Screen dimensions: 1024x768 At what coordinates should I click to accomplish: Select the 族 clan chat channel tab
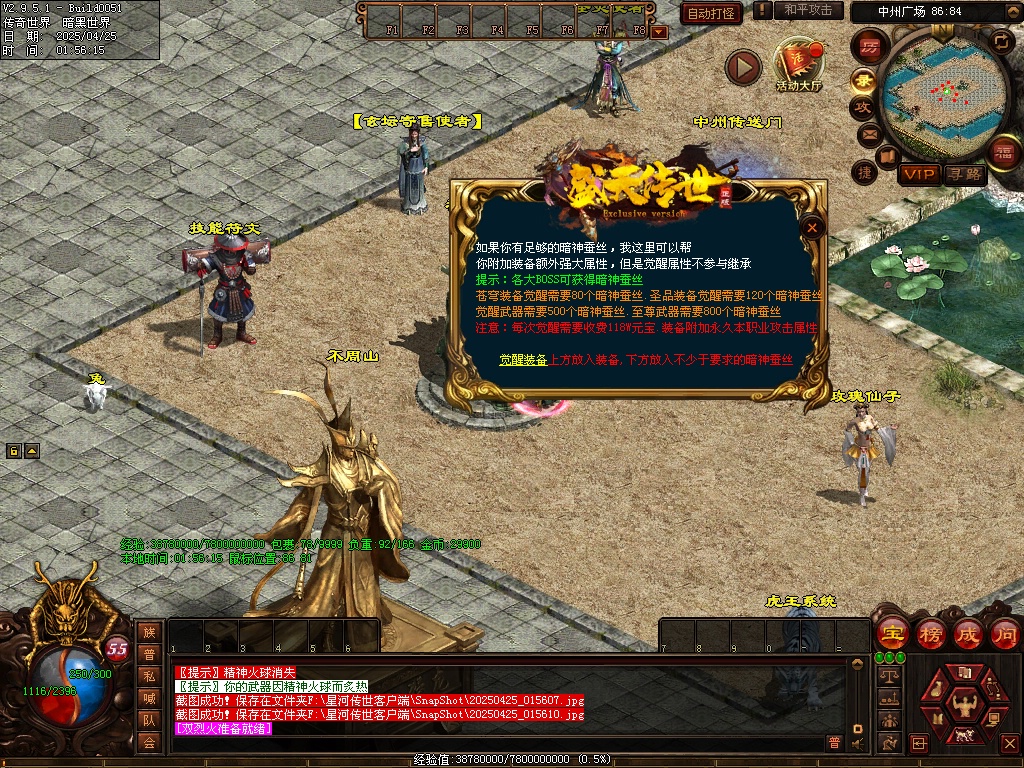point(149,632)
